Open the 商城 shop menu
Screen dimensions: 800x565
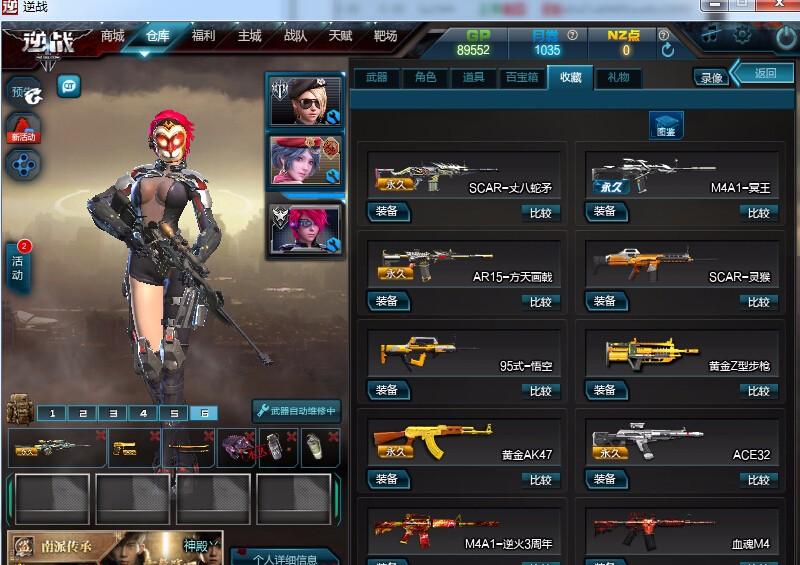(112, 36)
